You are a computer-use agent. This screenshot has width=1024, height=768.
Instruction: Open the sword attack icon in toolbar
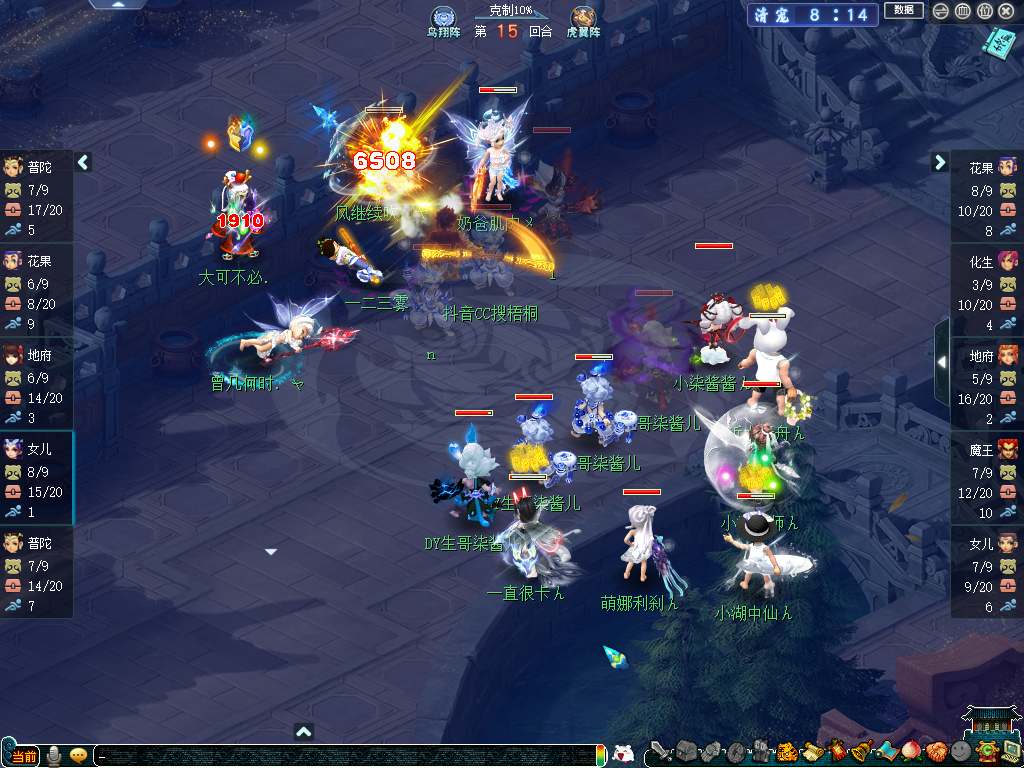tap(660, 751)
